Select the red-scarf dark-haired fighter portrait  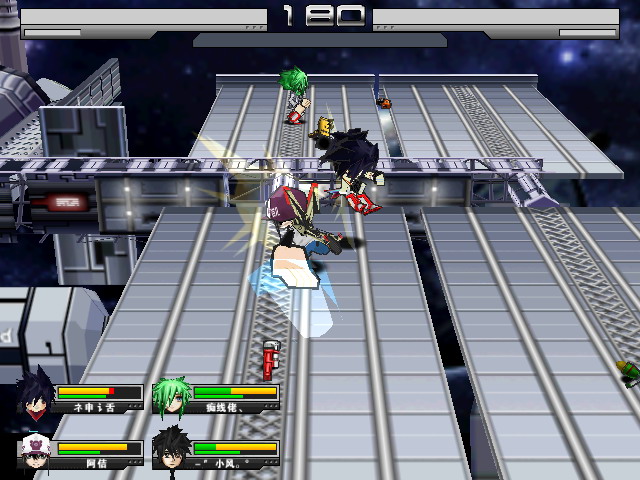click(x=36, y=397)
